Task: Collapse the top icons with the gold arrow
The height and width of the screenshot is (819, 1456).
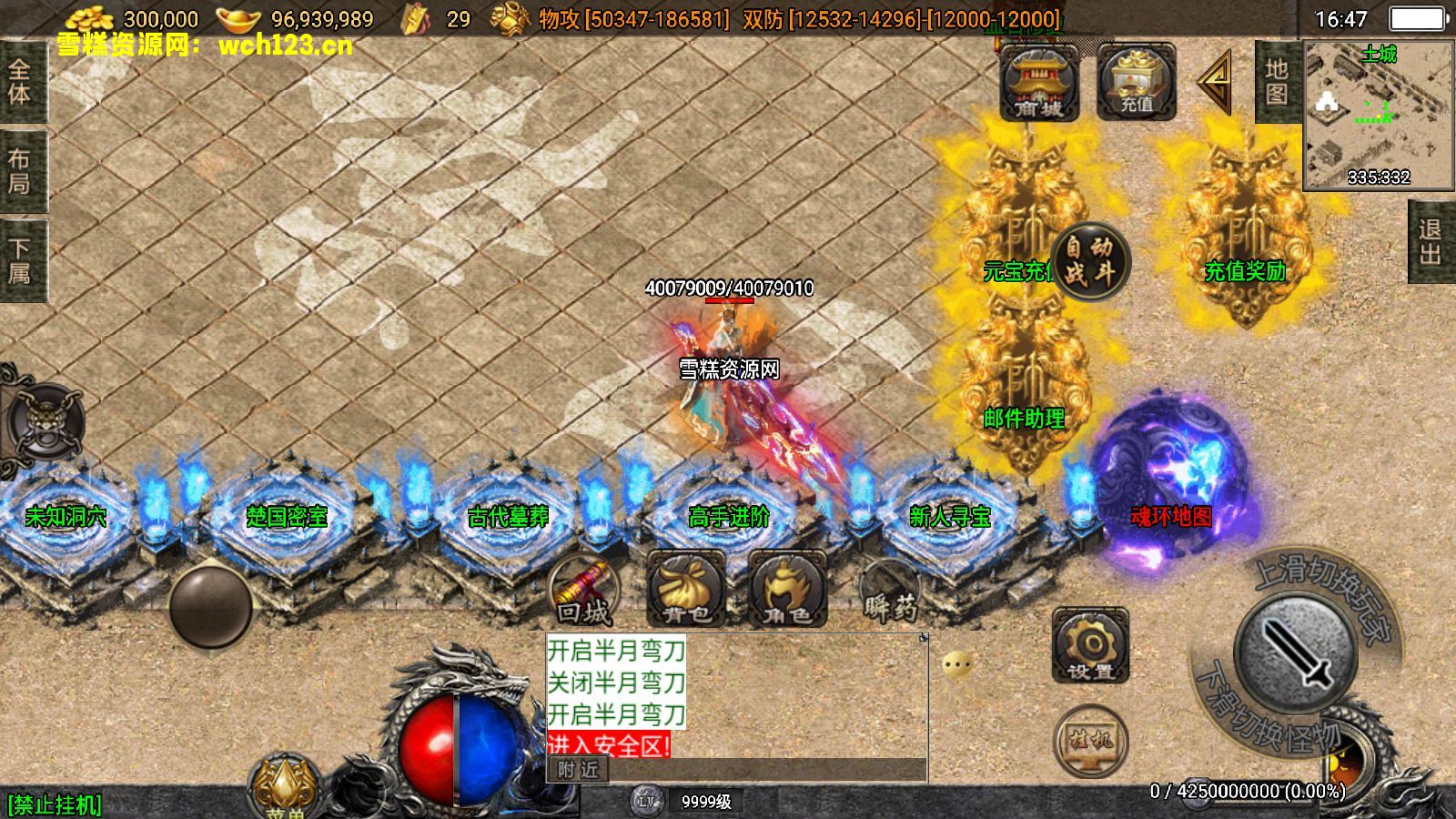Action: 1216,82
